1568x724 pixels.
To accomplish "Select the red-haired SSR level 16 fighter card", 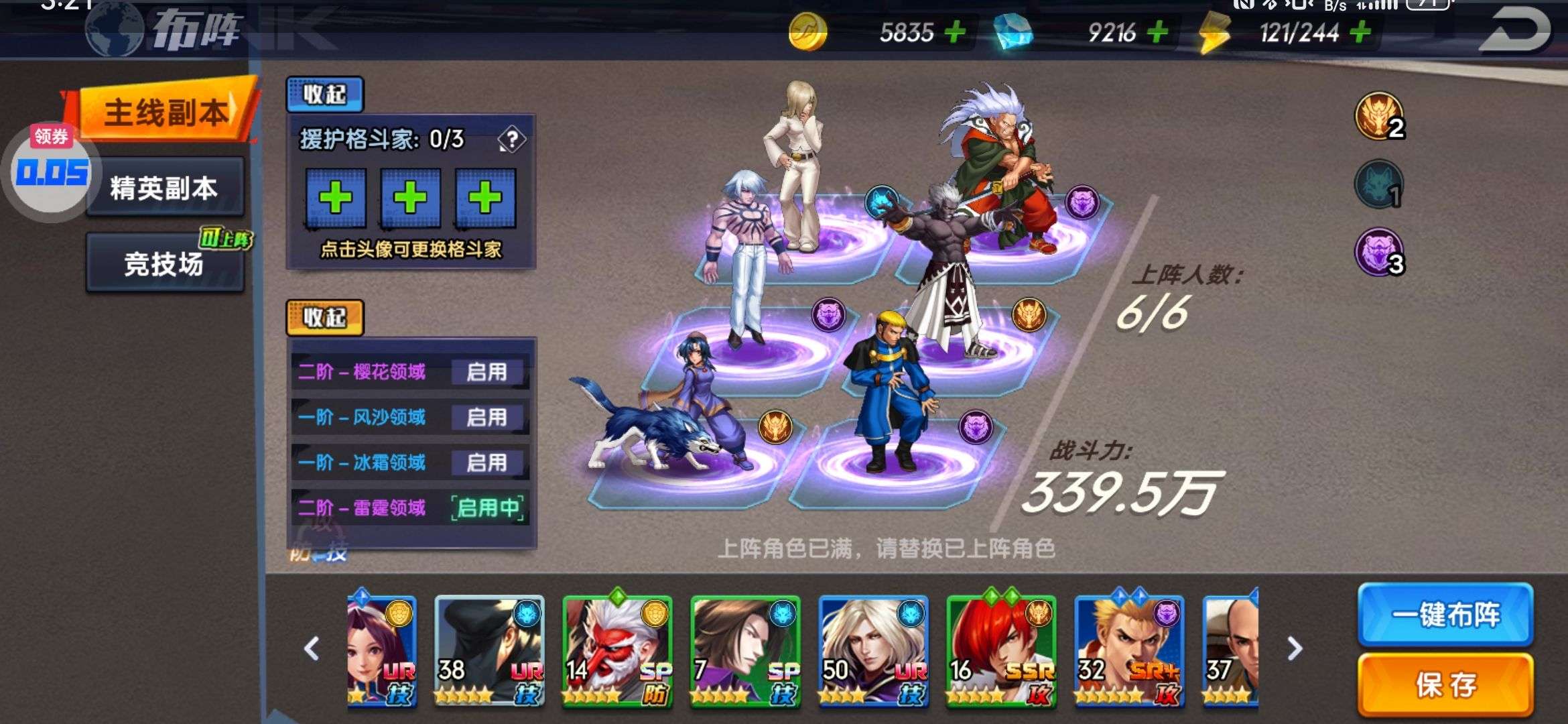I will click(1000, 650).
